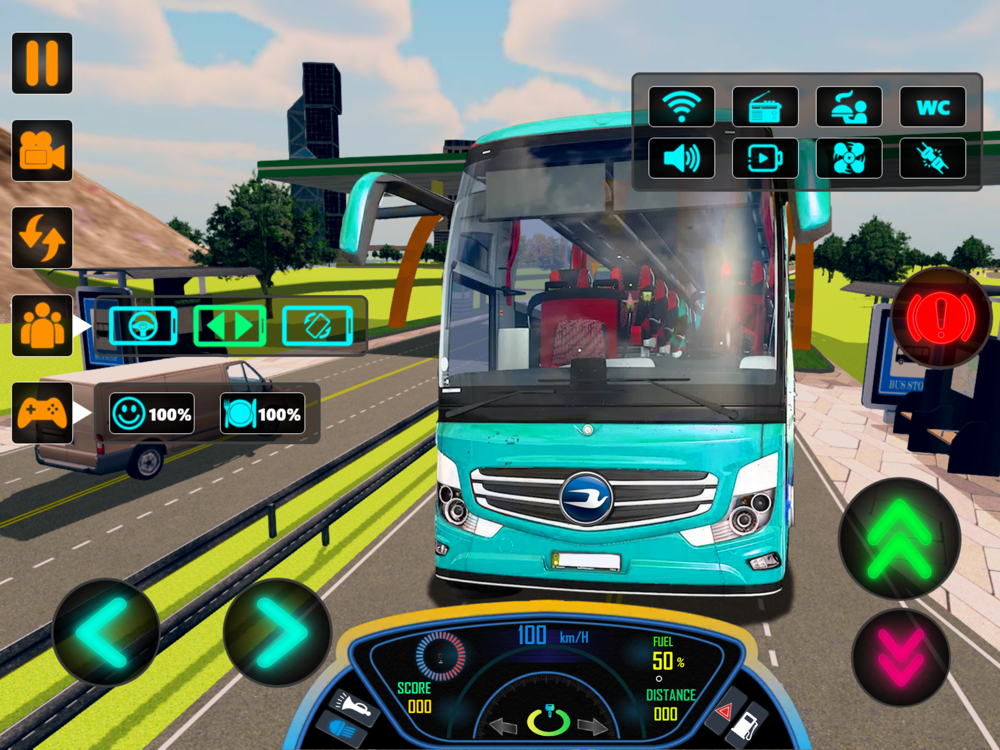Viewport: 1000px width, 750px height.
Task: Choose the left-right arrow buttons control mode
Action: coord(230,326)
